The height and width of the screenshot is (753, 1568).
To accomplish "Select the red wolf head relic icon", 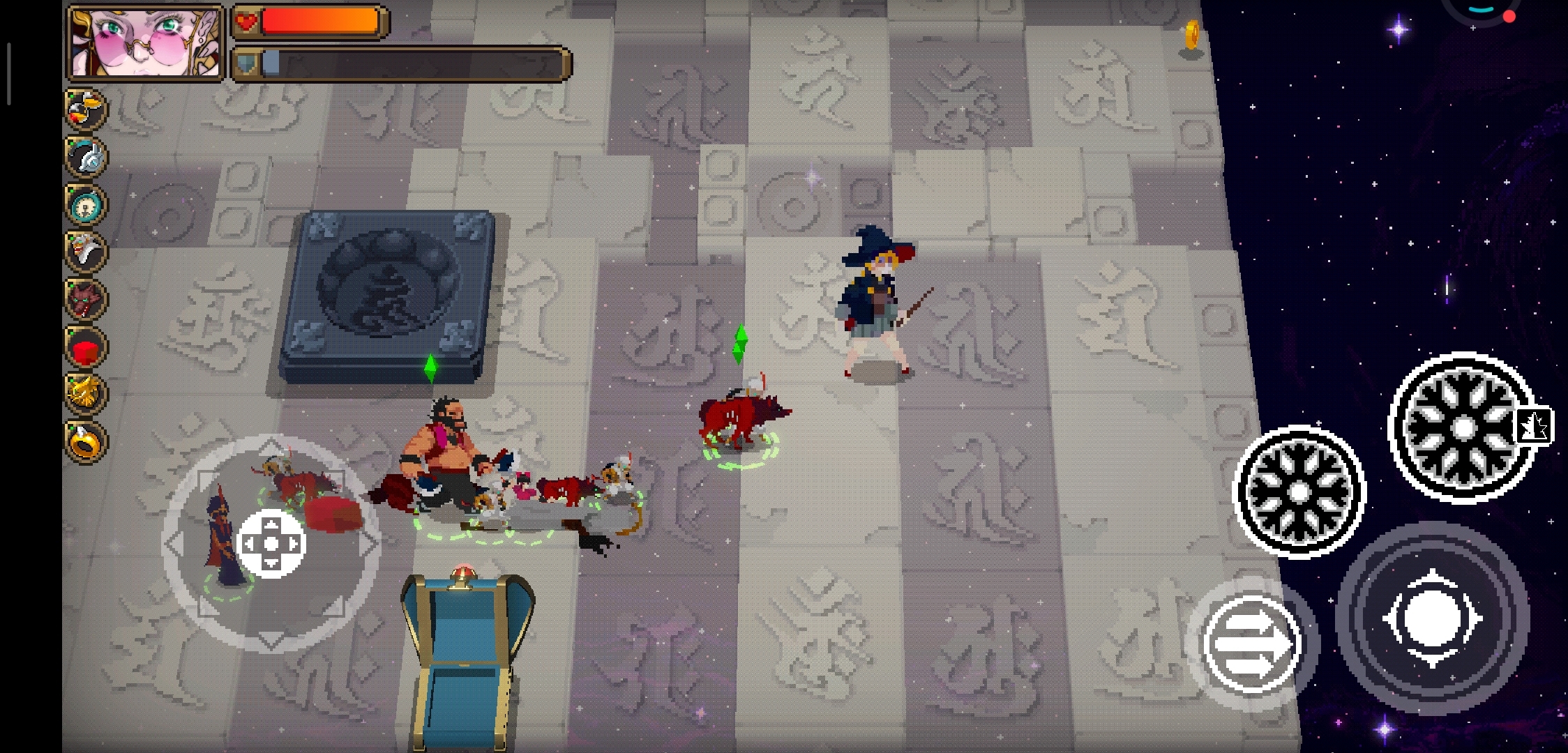I will pos(86,299).
